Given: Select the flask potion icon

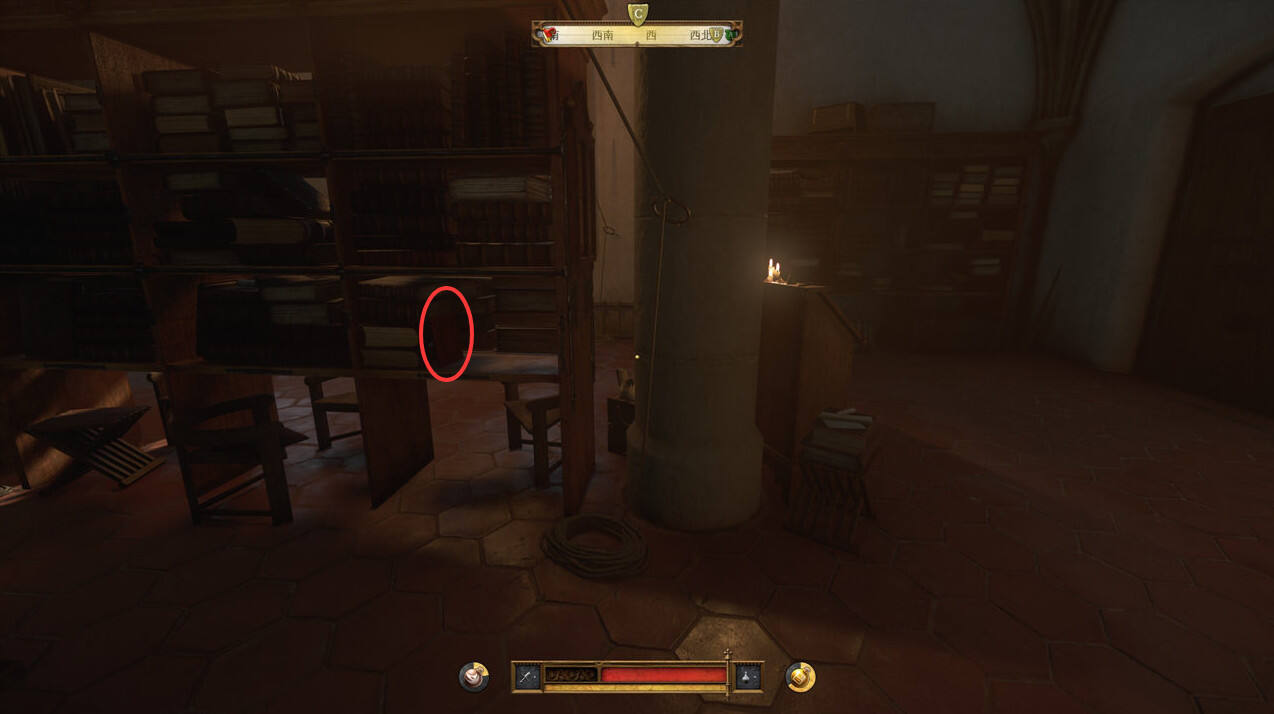Looking at the screenshot, I should (747, 677).
